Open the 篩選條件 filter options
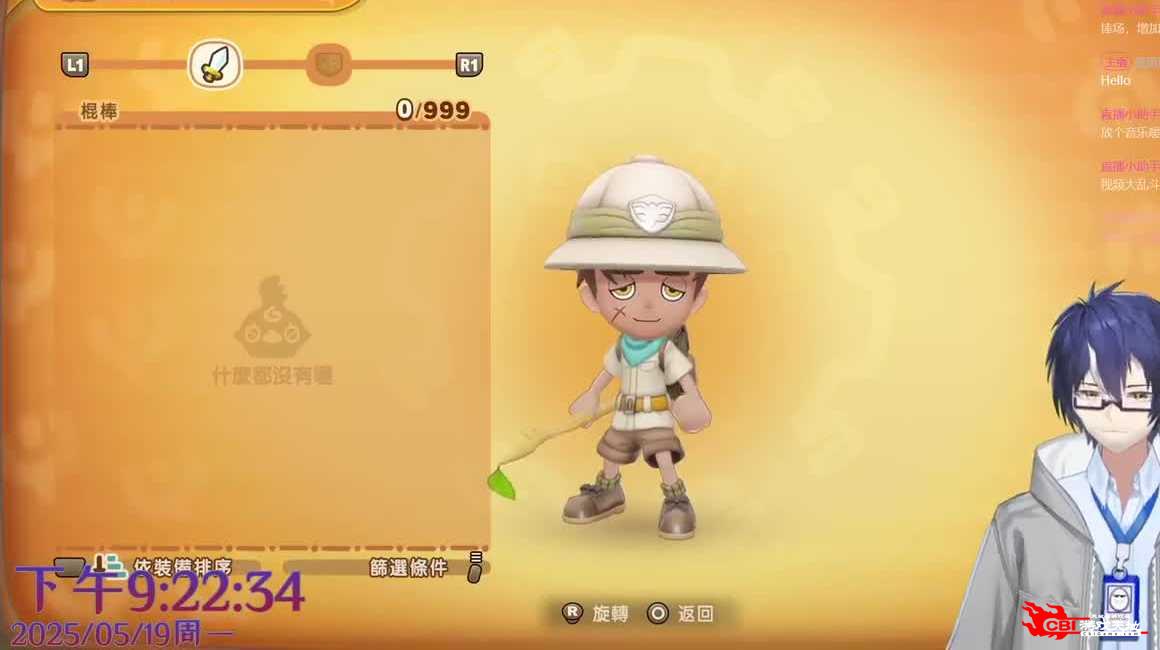This screenshot has width=1160, height=650. pyautogui.click(x=410, y=568)
